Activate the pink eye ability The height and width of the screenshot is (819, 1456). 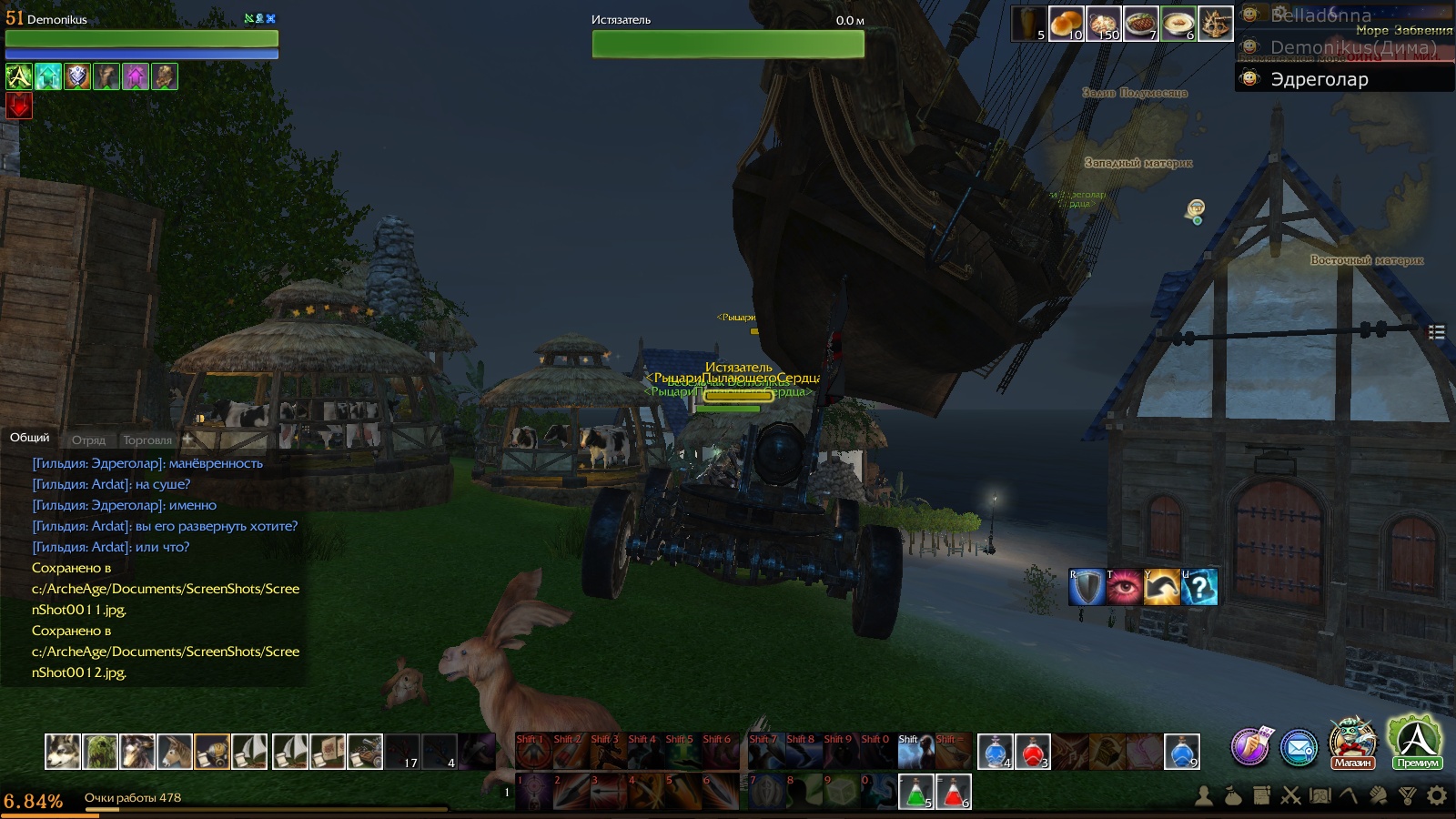pyautogui.click(x=1124, y=587)
